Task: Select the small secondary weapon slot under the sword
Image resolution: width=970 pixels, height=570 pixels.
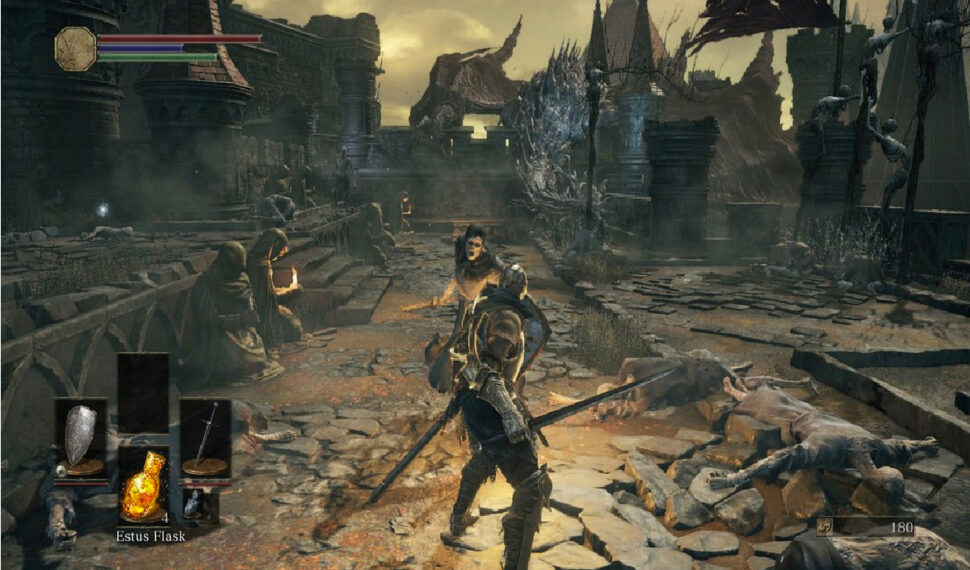Action: 193,505
